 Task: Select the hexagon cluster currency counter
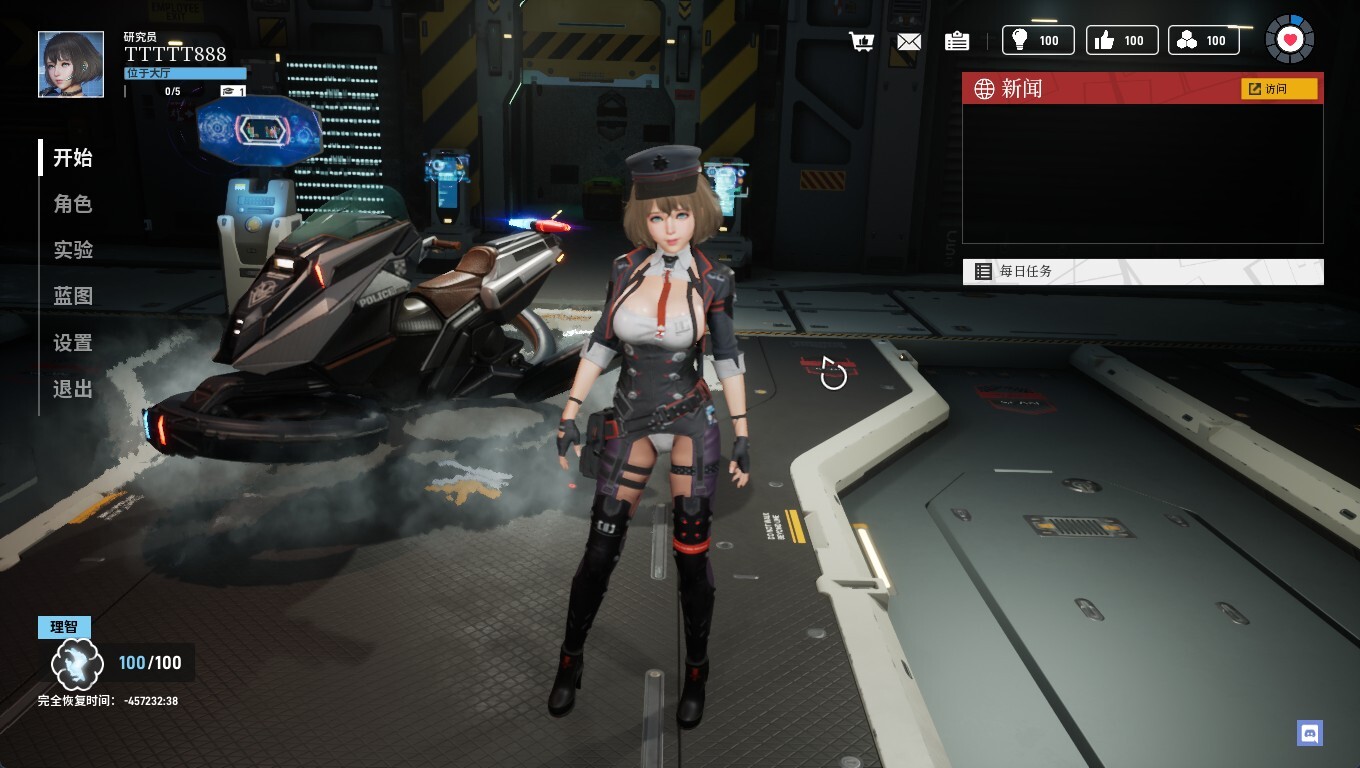[x=1204, y=40]
